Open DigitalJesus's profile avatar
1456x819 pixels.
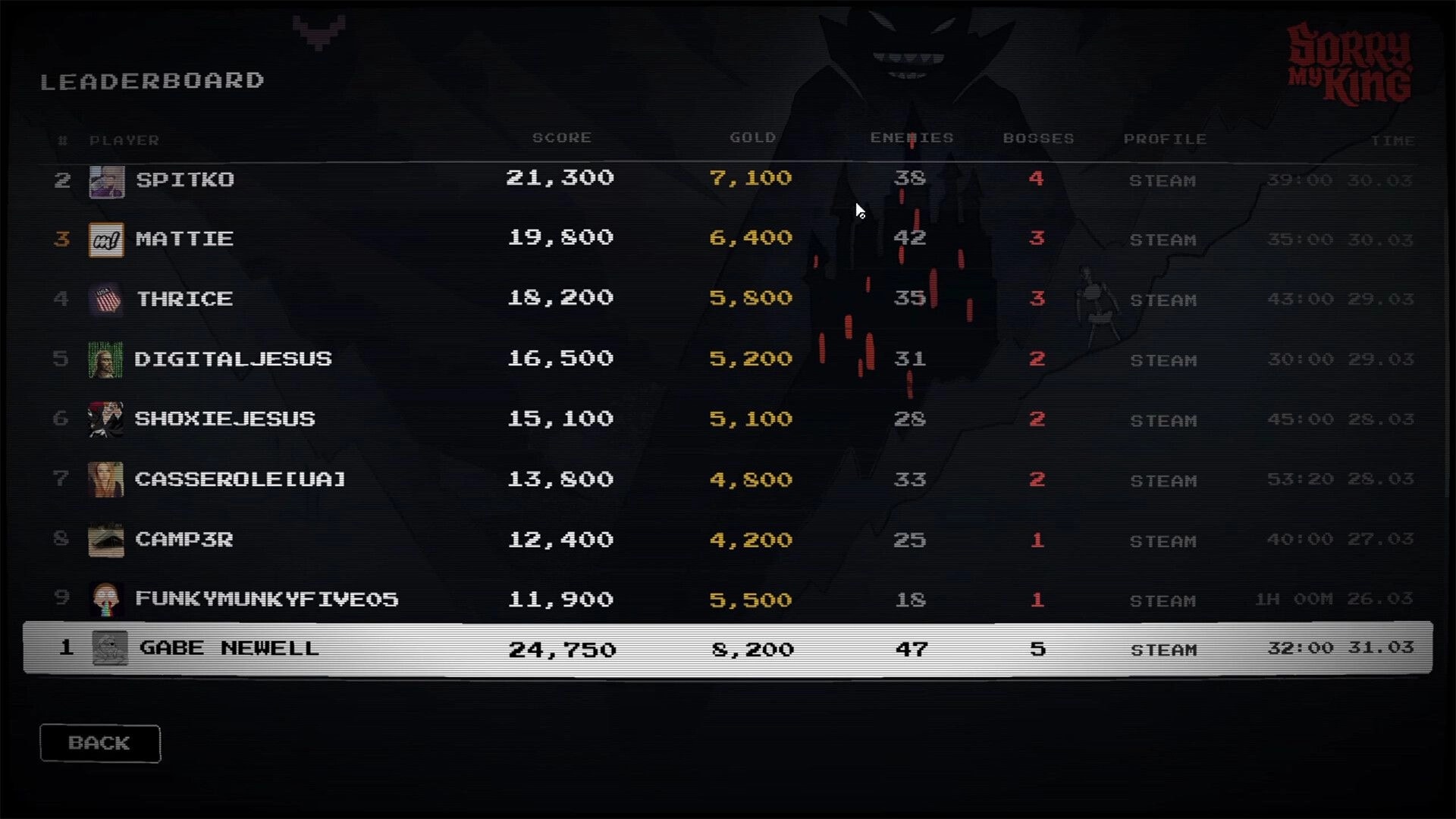click(x=106, y=359)
